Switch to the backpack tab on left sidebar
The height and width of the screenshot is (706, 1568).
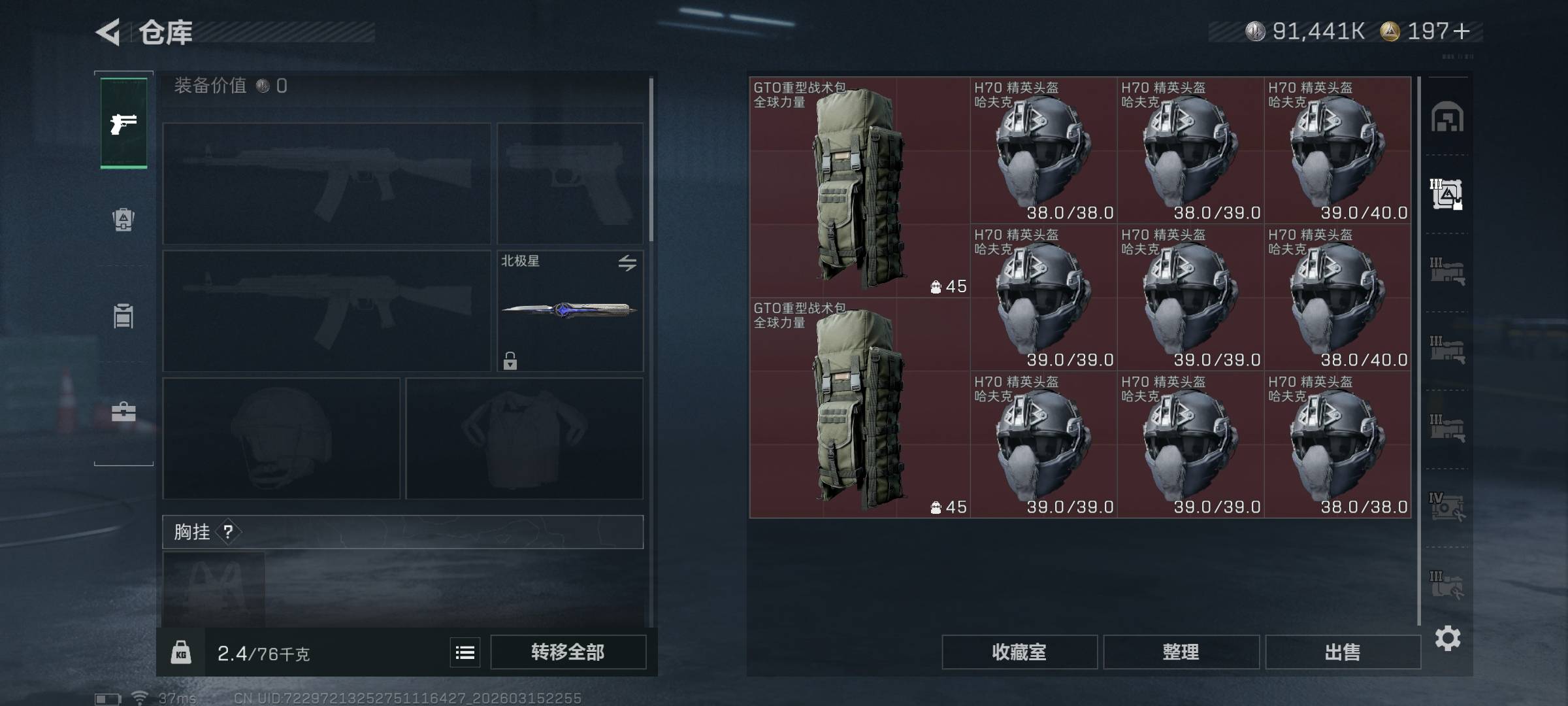tap(123, 220)
